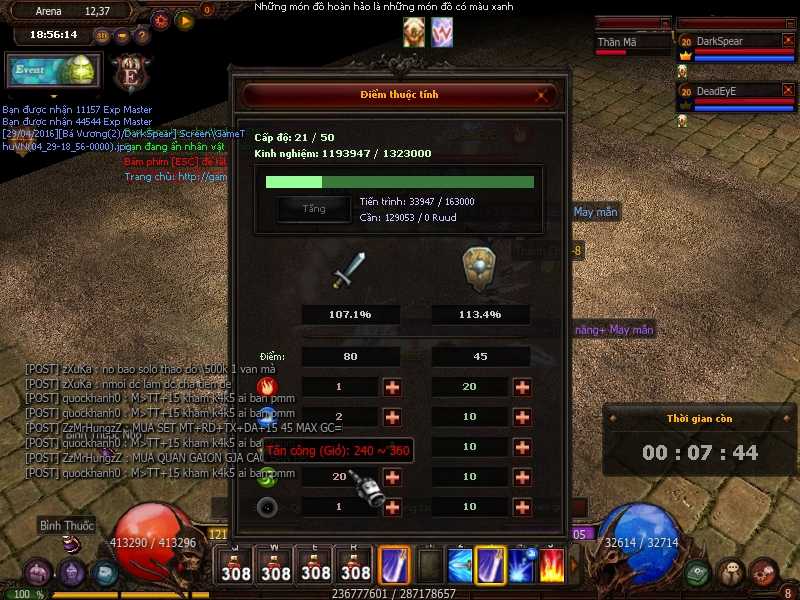800x600 pixels.
Task: Open the green book icon
Action: point(699,572)
